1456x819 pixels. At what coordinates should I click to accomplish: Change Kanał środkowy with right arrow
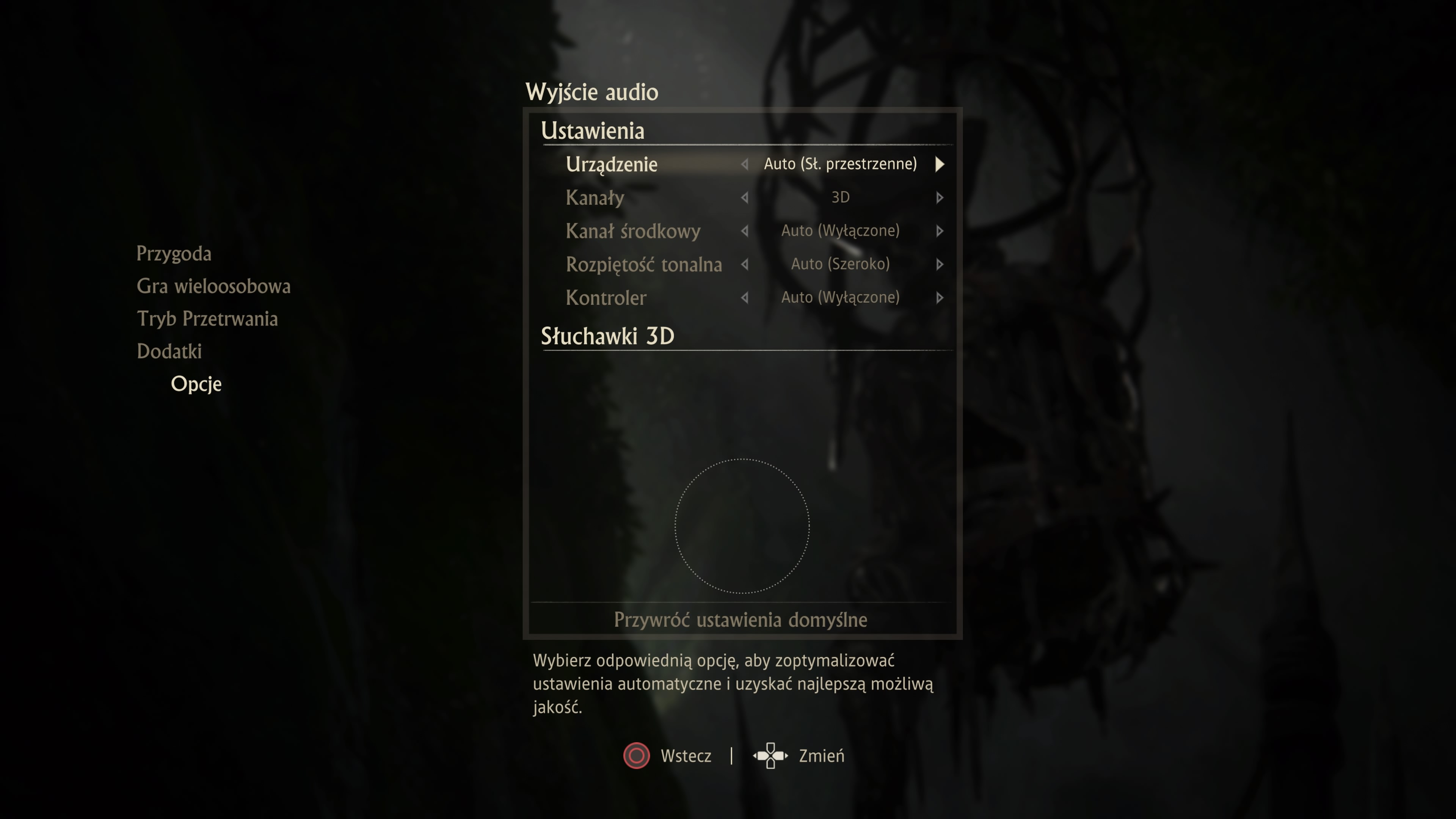coord(940,231)
